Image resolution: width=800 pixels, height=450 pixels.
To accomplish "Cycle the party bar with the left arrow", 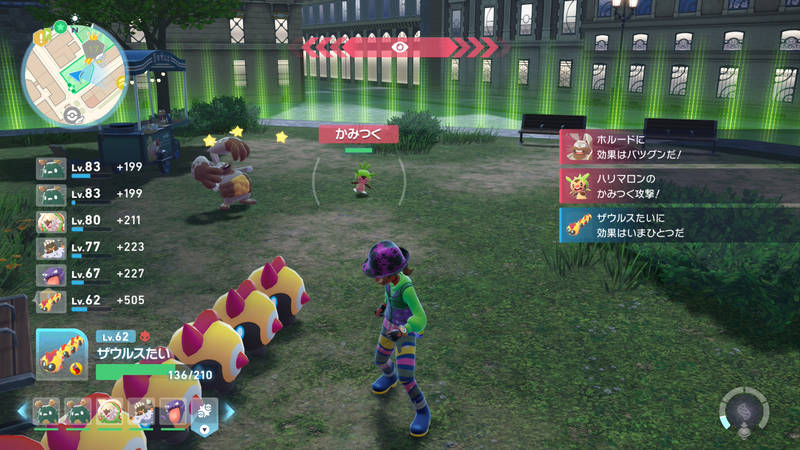I will coord(22,410).
